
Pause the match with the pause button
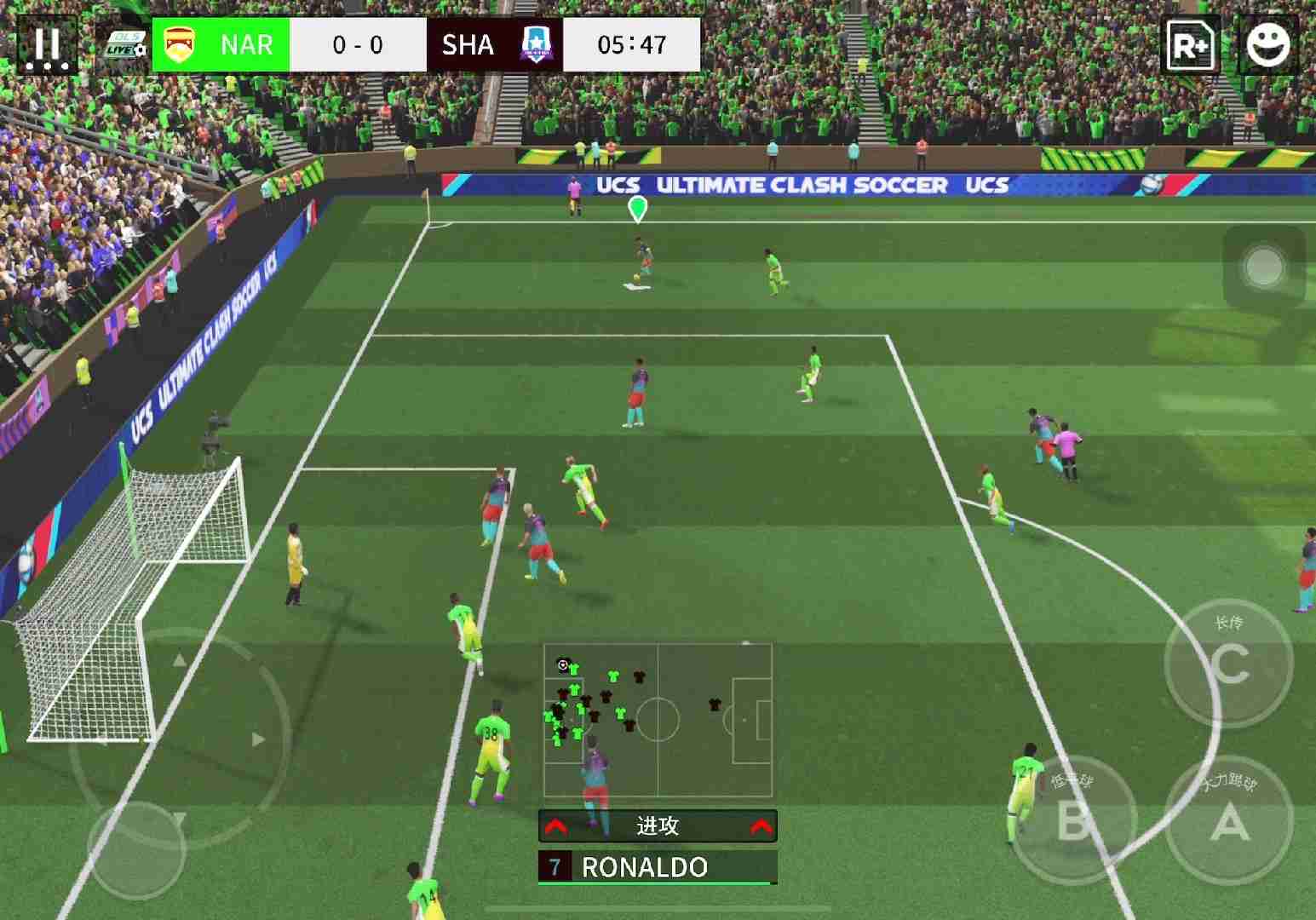coord(47,45)
